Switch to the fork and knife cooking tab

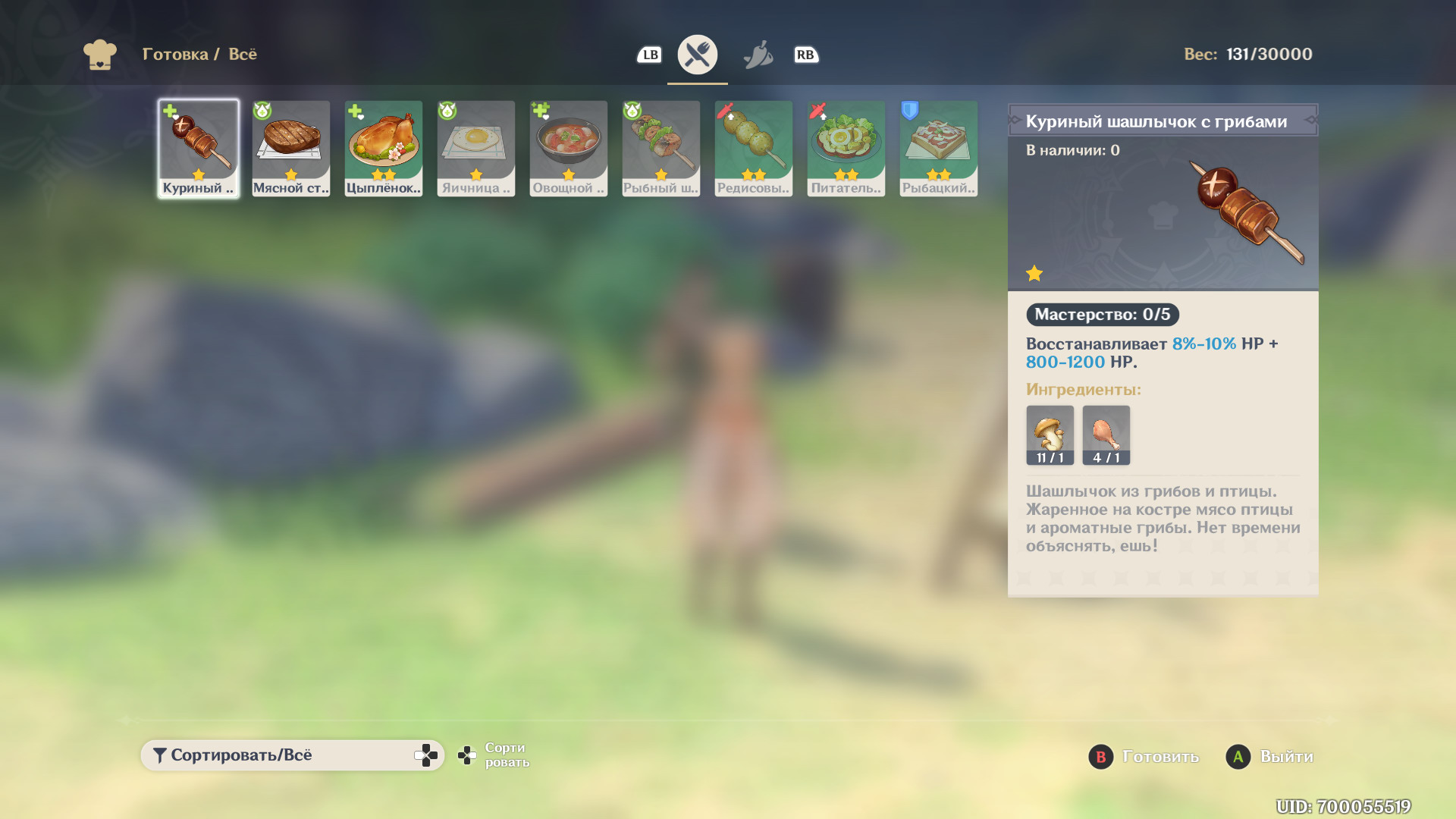click(698, 55)
